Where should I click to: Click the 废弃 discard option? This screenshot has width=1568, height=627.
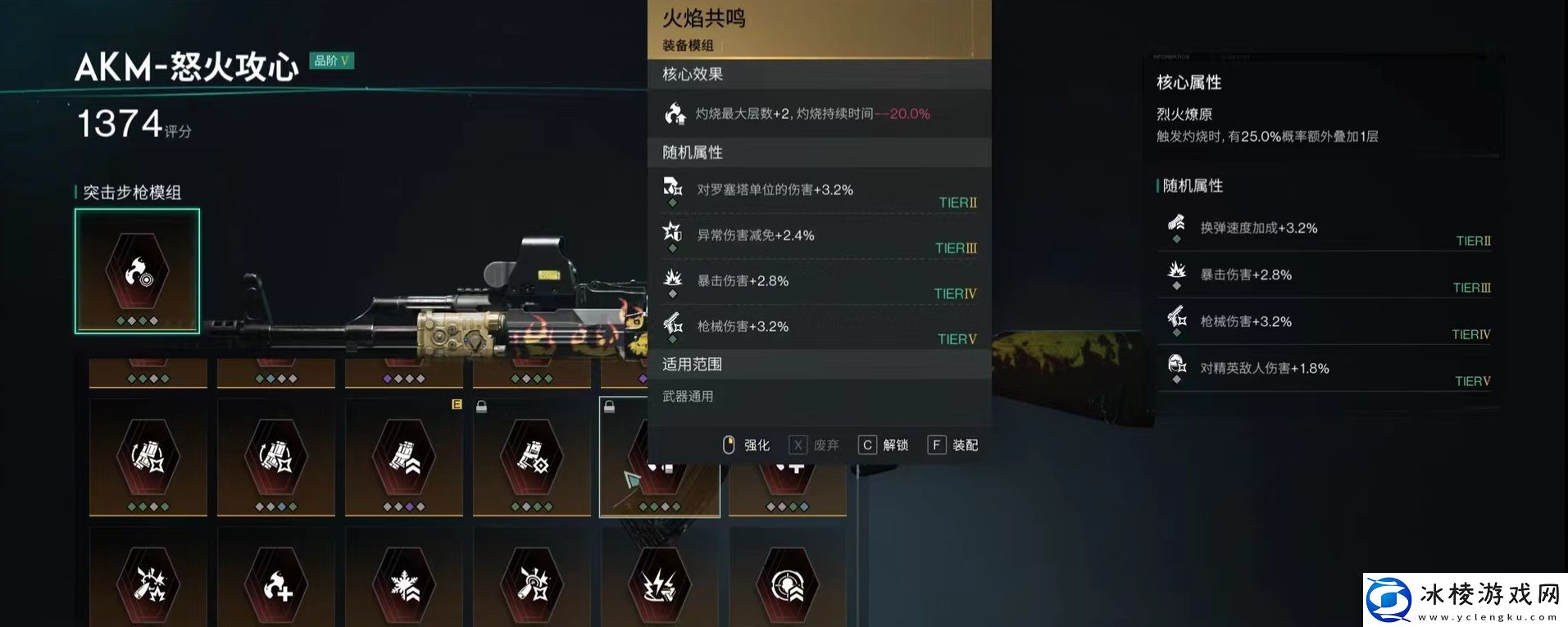coord(824,444)
